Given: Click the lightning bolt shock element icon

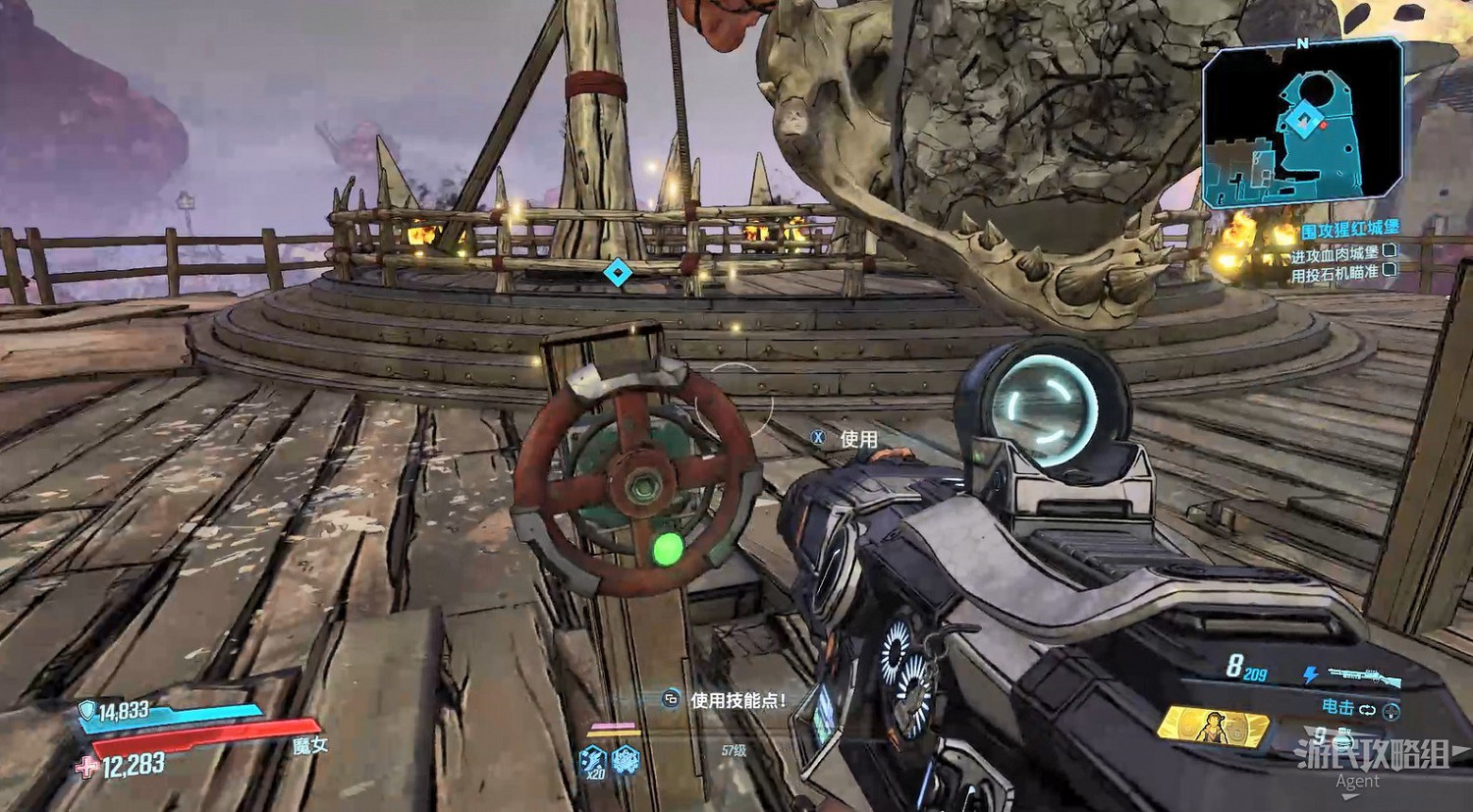Looking at the screenshot, I should coord(1310,675).
